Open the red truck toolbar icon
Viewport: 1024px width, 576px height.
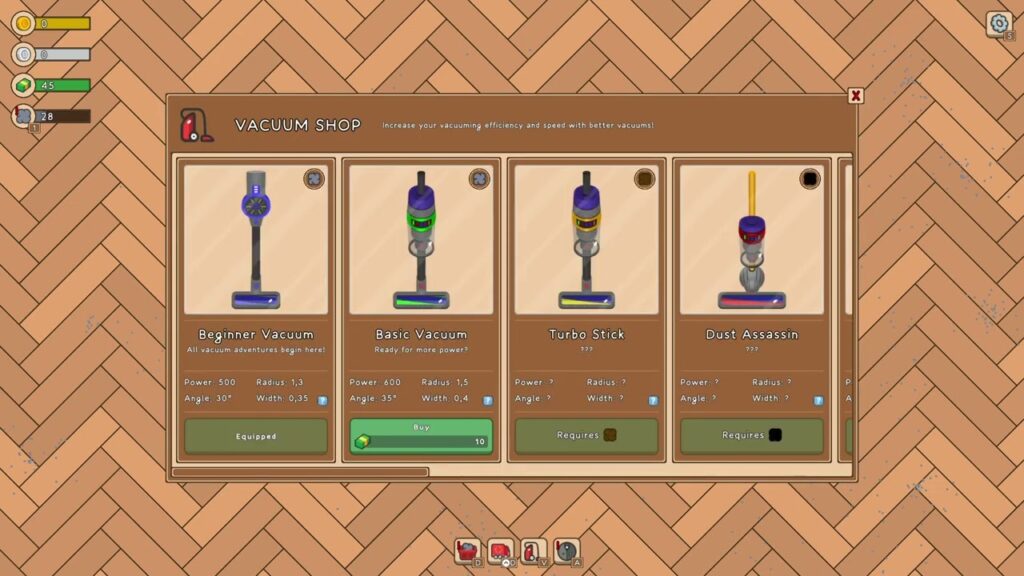[500, 551]
